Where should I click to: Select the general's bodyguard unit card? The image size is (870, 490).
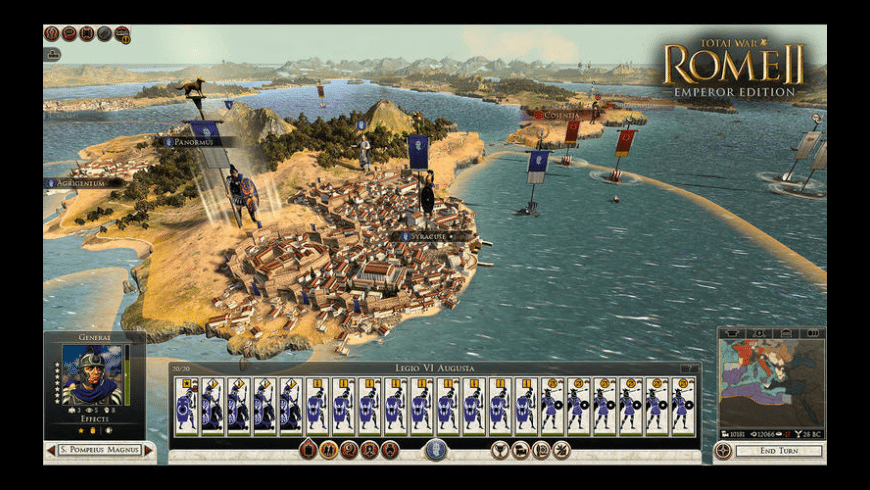(186, 405)
